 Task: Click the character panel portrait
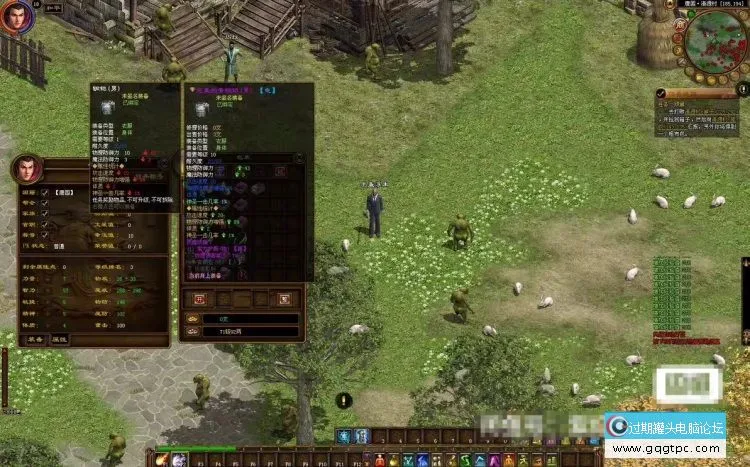click(27, 170)
